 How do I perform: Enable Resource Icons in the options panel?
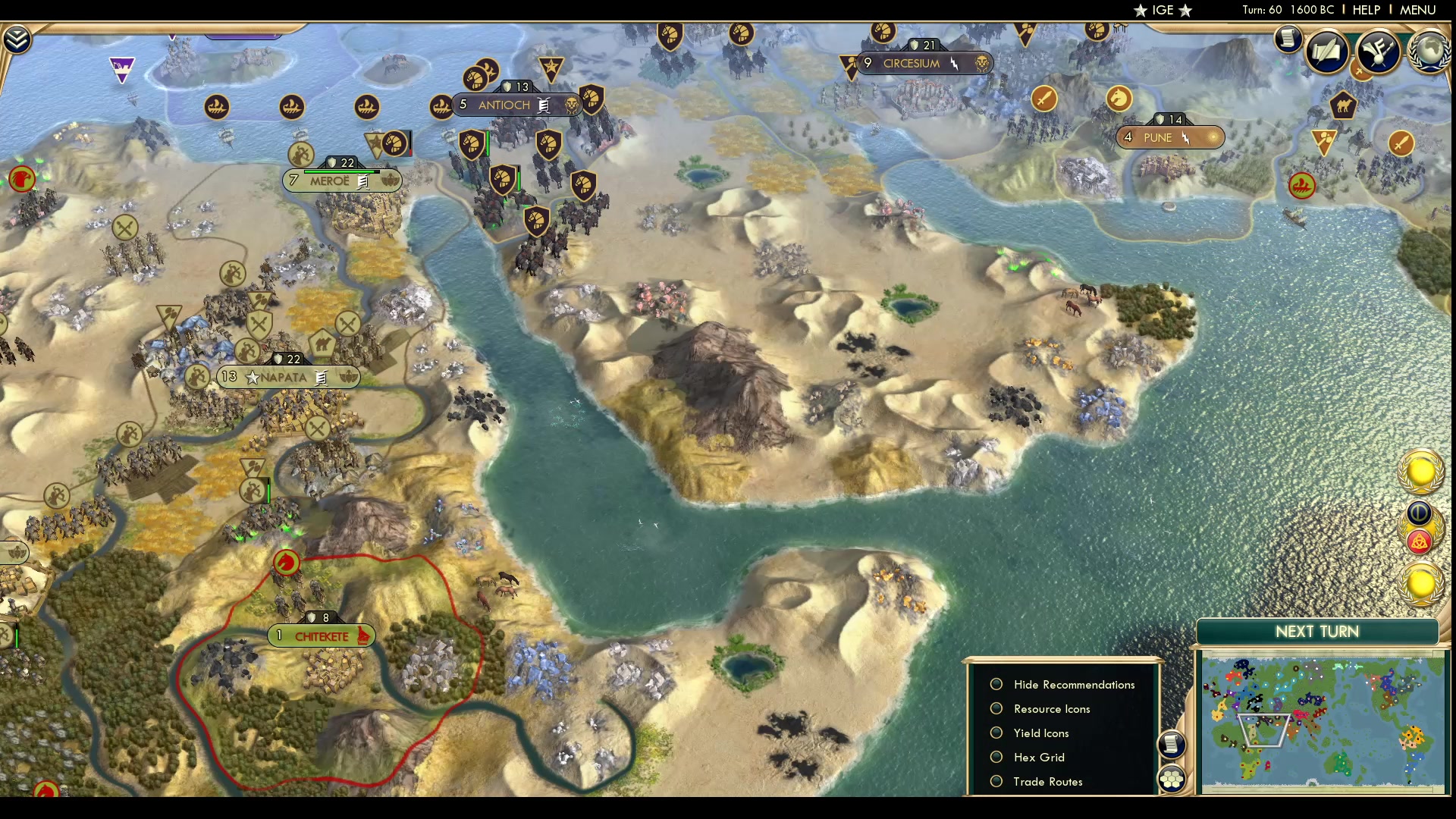pos(997,708)
